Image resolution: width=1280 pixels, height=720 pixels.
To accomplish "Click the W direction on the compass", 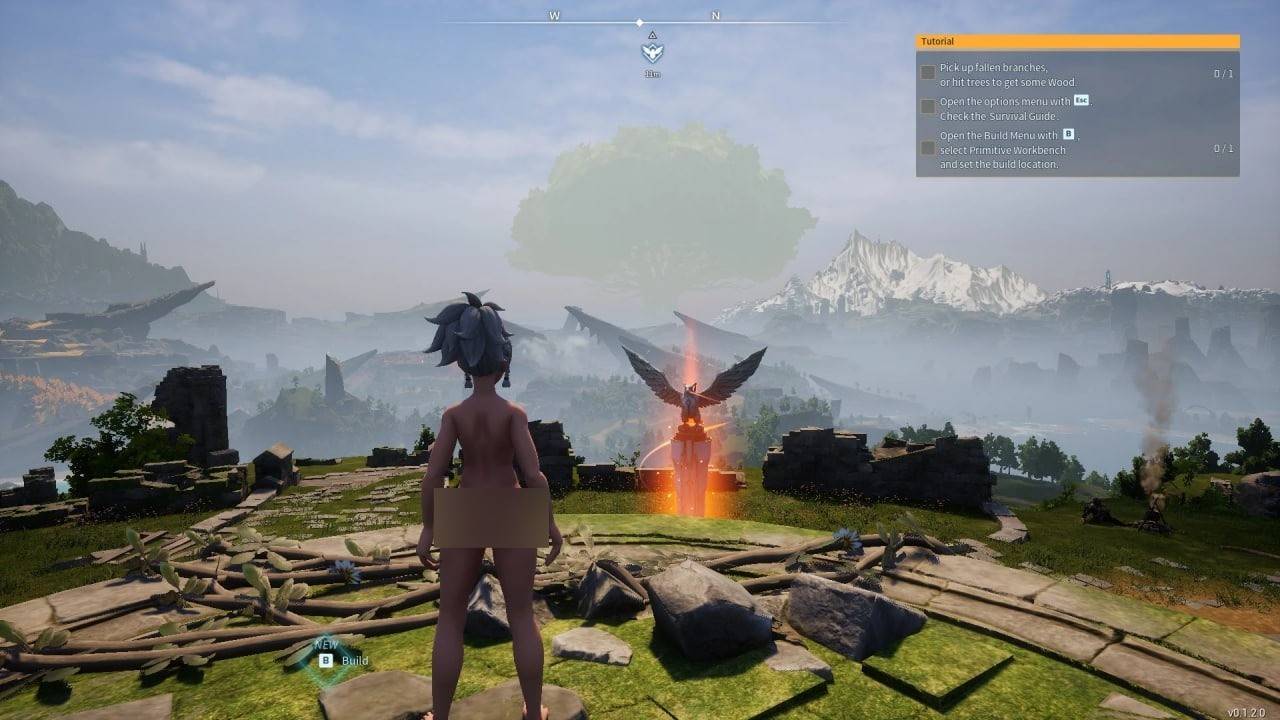I will 552,16.
